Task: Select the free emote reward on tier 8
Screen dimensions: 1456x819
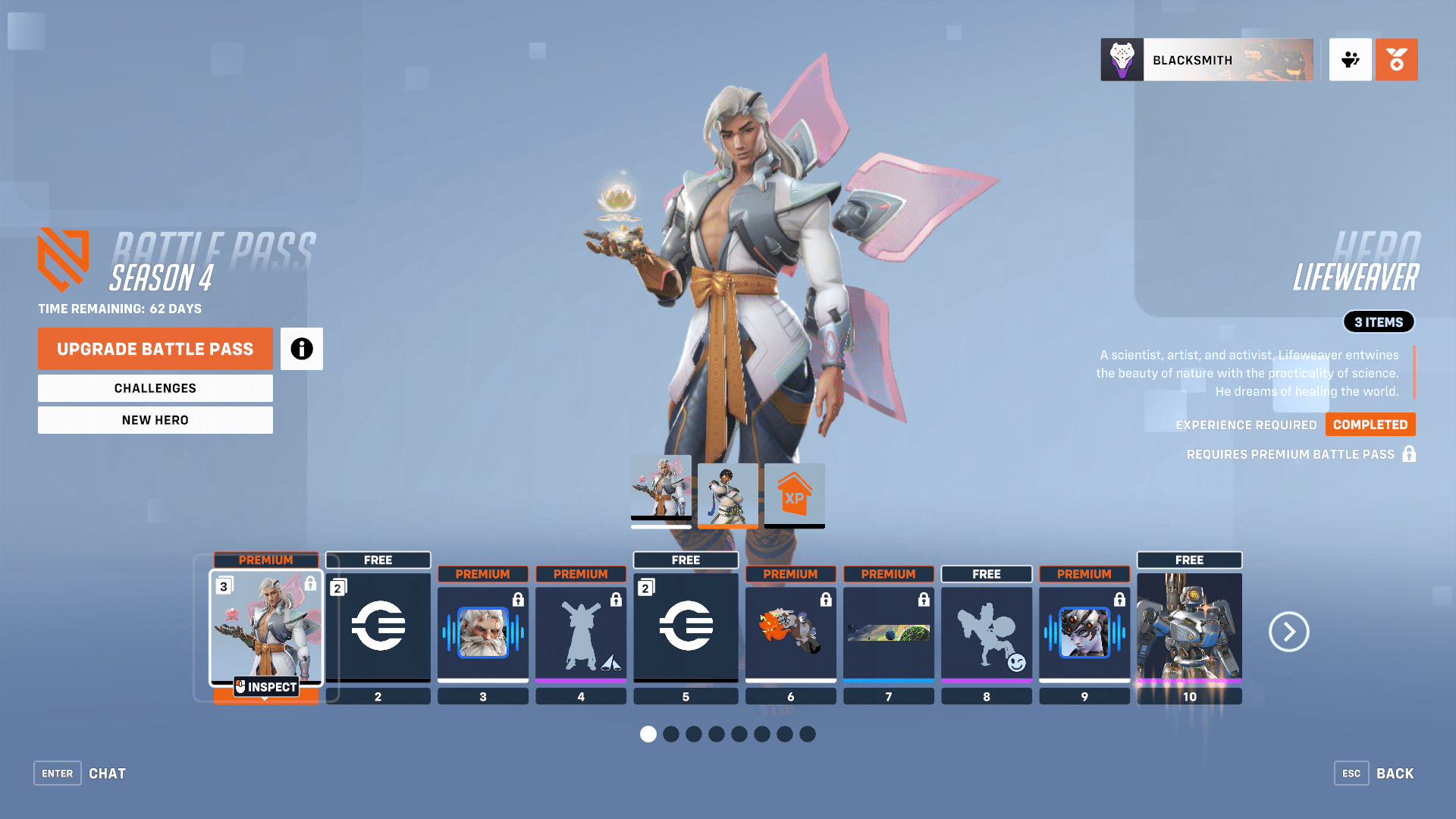Action: coord(986,631)
